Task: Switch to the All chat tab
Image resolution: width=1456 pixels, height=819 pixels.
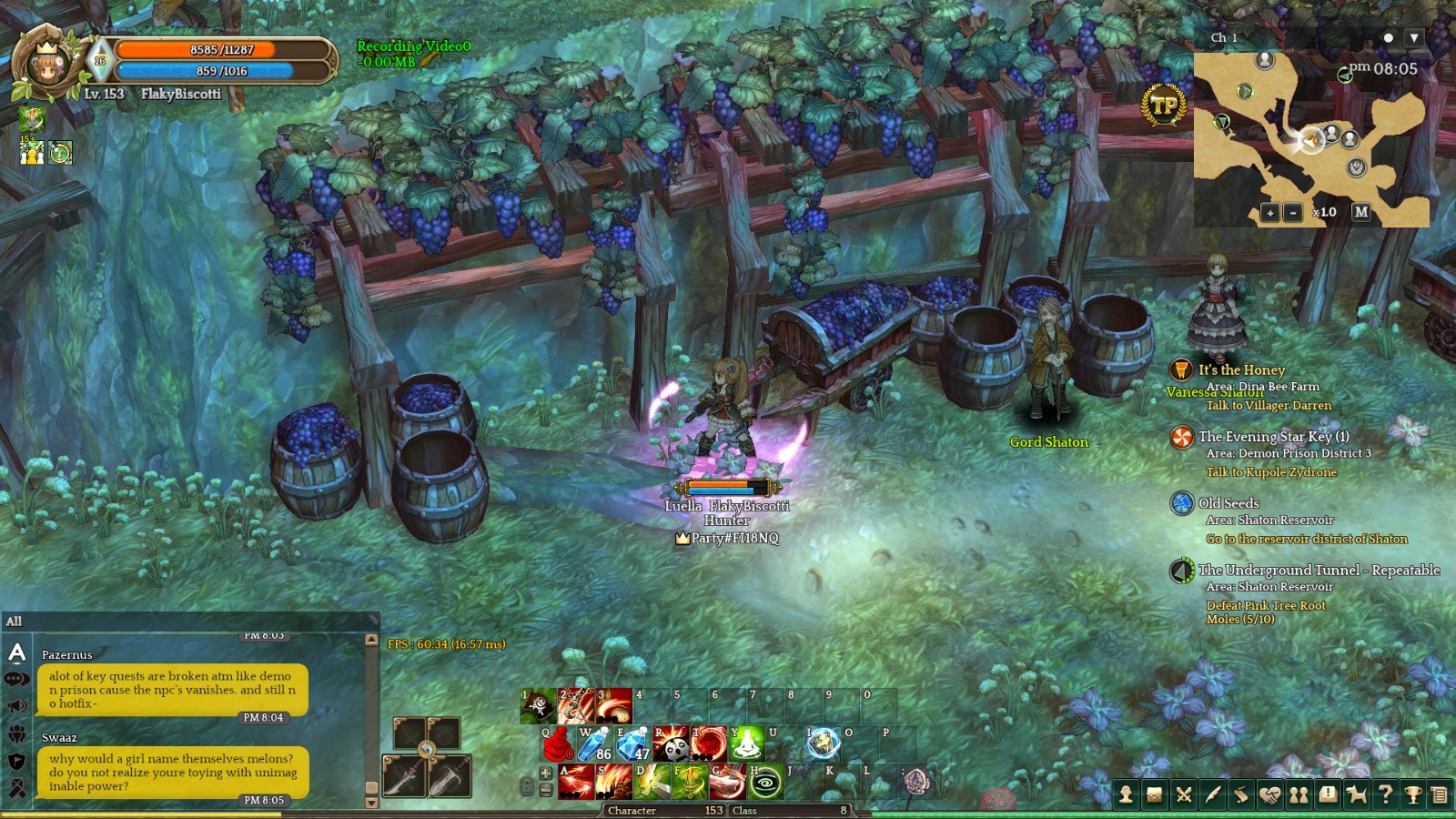Action: (15, 622)
